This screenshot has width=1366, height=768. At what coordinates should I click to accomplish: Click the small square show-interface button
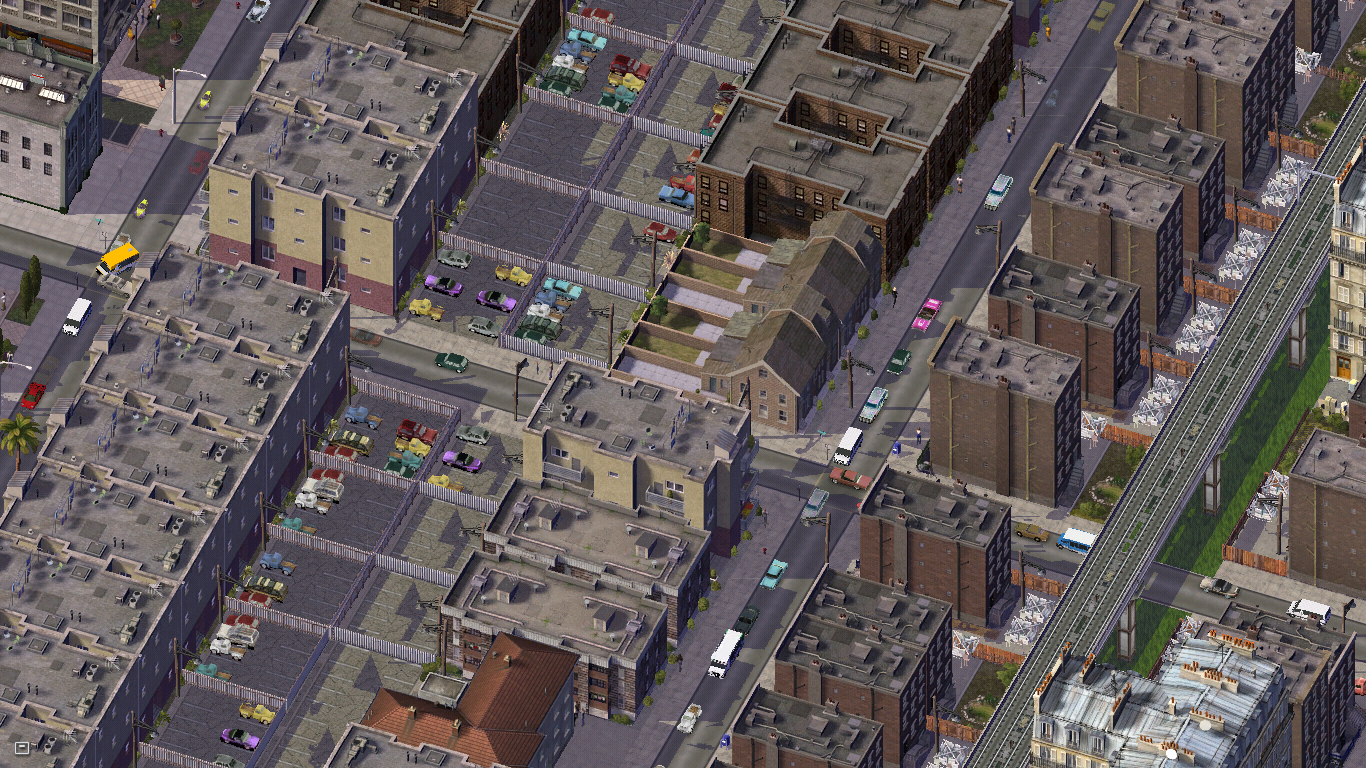(x=22, y=746)
